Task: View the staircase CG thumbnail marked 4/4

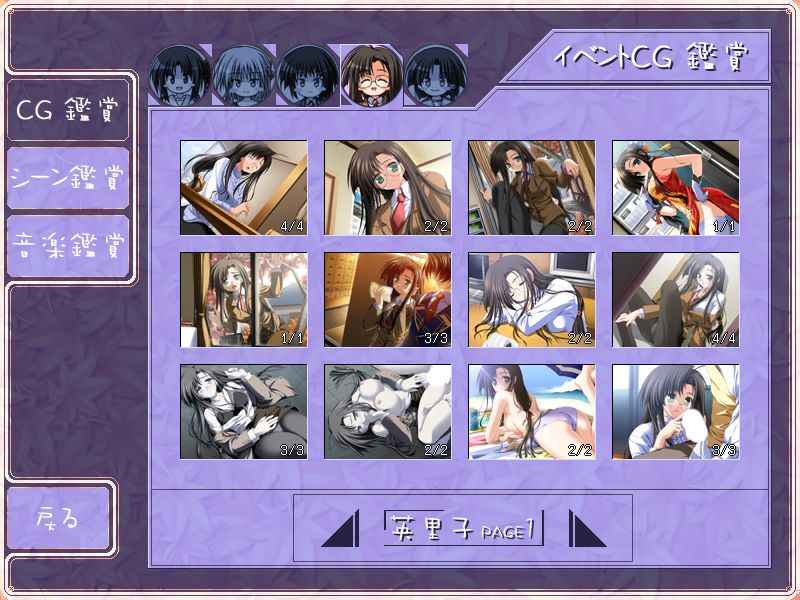Action: (x=243, y=187)
